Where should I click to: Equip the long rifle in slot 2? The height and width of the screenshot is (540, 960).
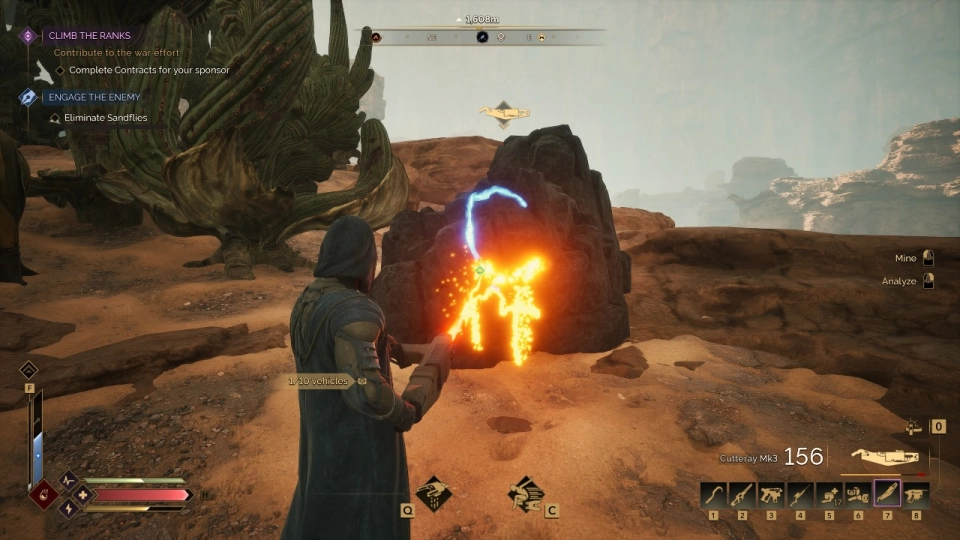(x=742, y=493)
